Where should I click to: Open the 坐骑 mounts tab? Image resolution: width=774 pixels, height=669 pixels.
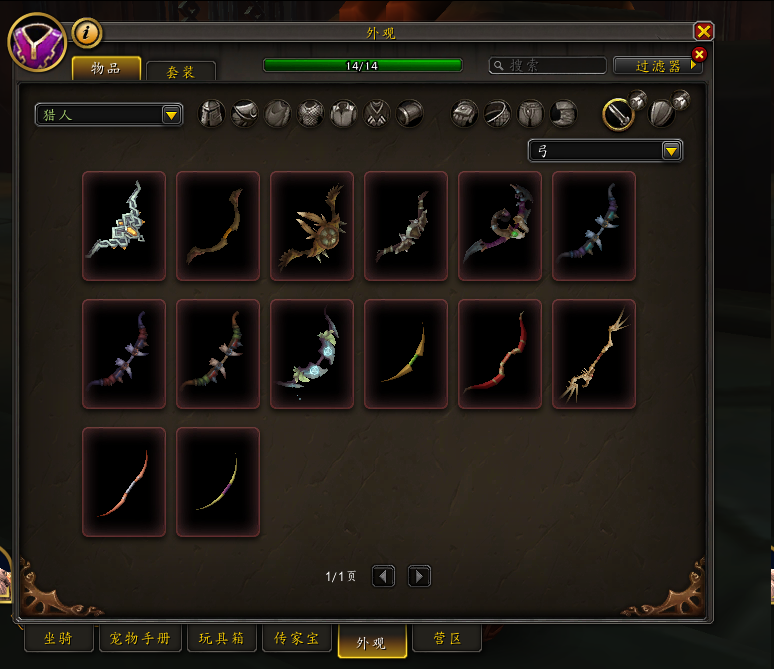pyautogui.click(x=58, y=638)
